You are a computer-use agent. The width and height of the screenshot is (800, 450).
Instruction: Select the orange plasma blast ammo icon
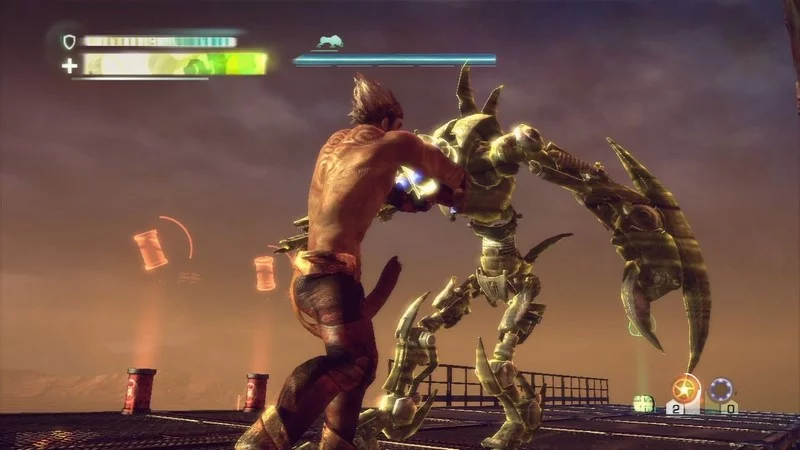click(685, 388)
